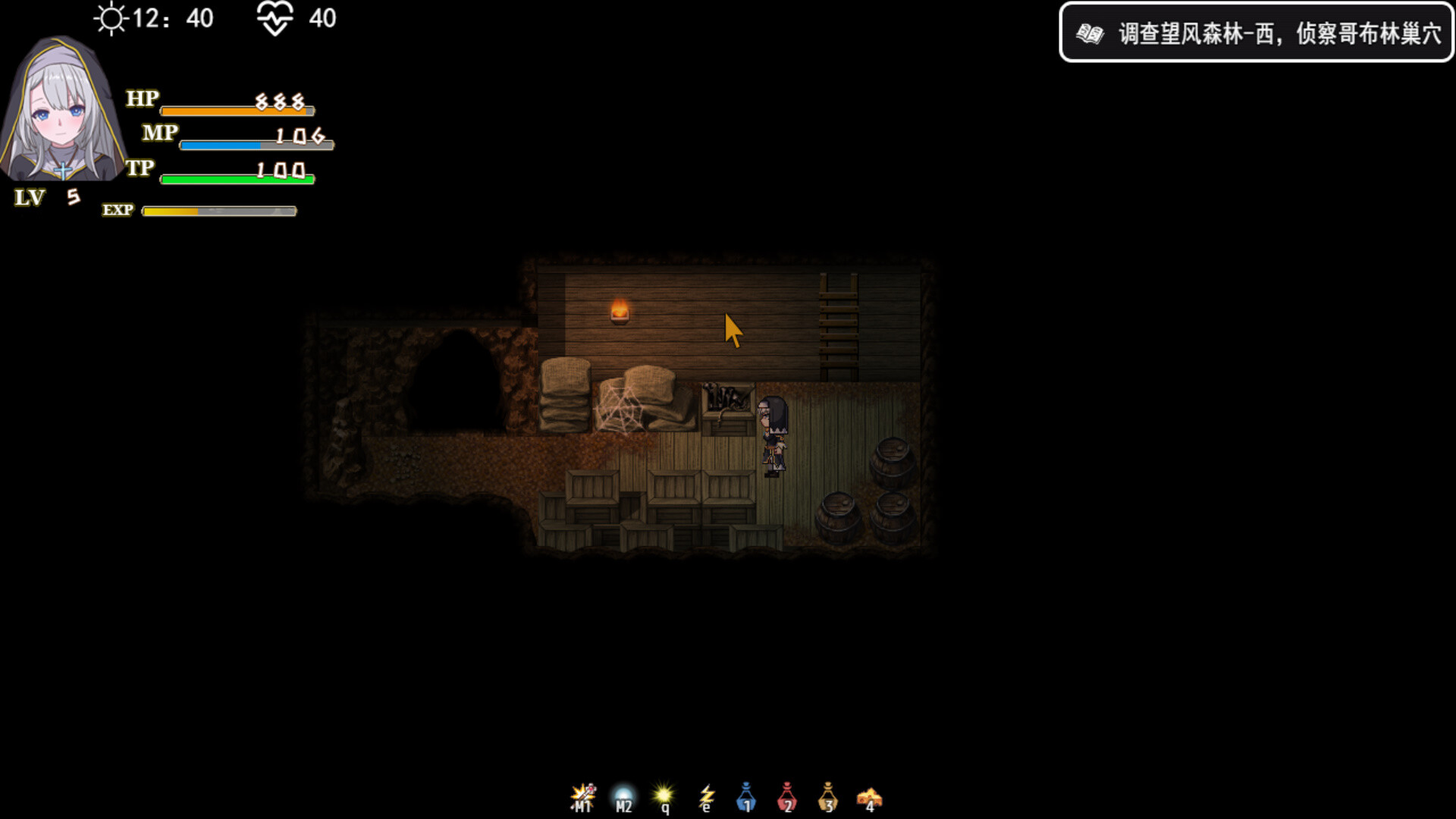This screenshot has width=1456, height=819.
Task: Click the book icon in the quest banner
Action: [x=1090, y=34]
